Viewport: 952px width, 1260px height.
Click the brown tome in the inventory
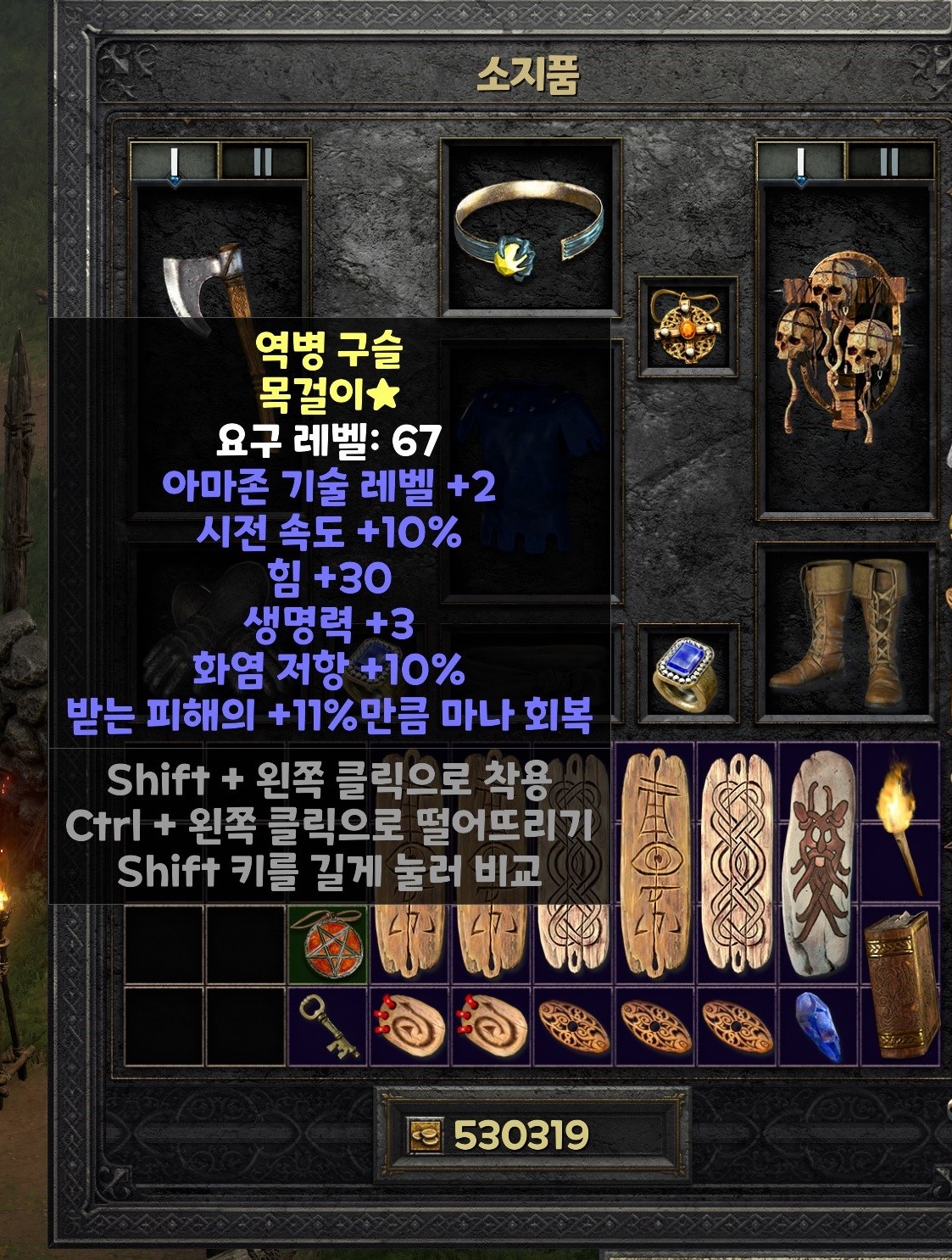pos(900,984)
